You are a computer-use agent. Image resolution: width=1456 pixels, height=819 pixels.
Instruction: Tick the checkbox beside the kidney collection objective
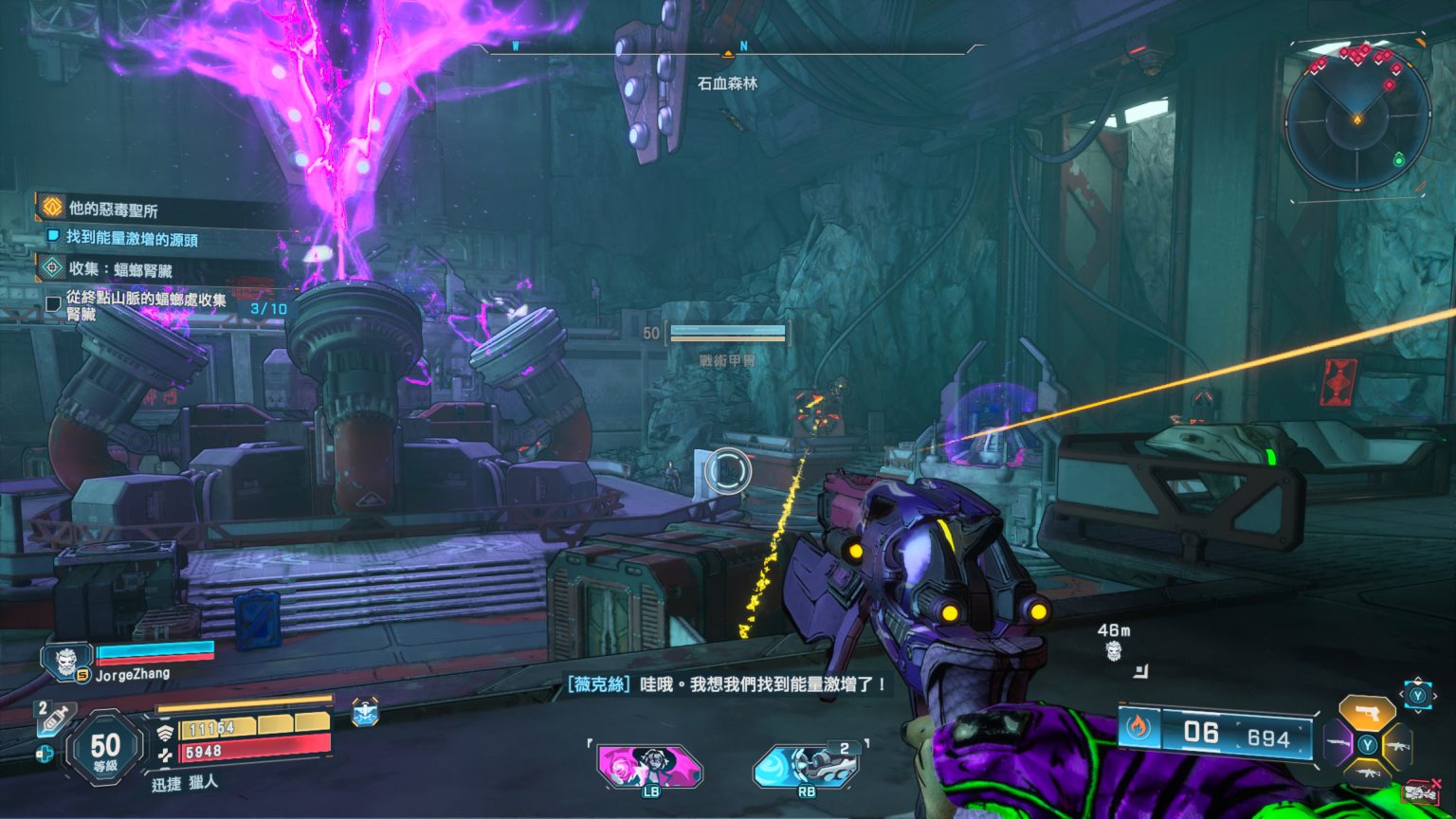pos(53,304)
